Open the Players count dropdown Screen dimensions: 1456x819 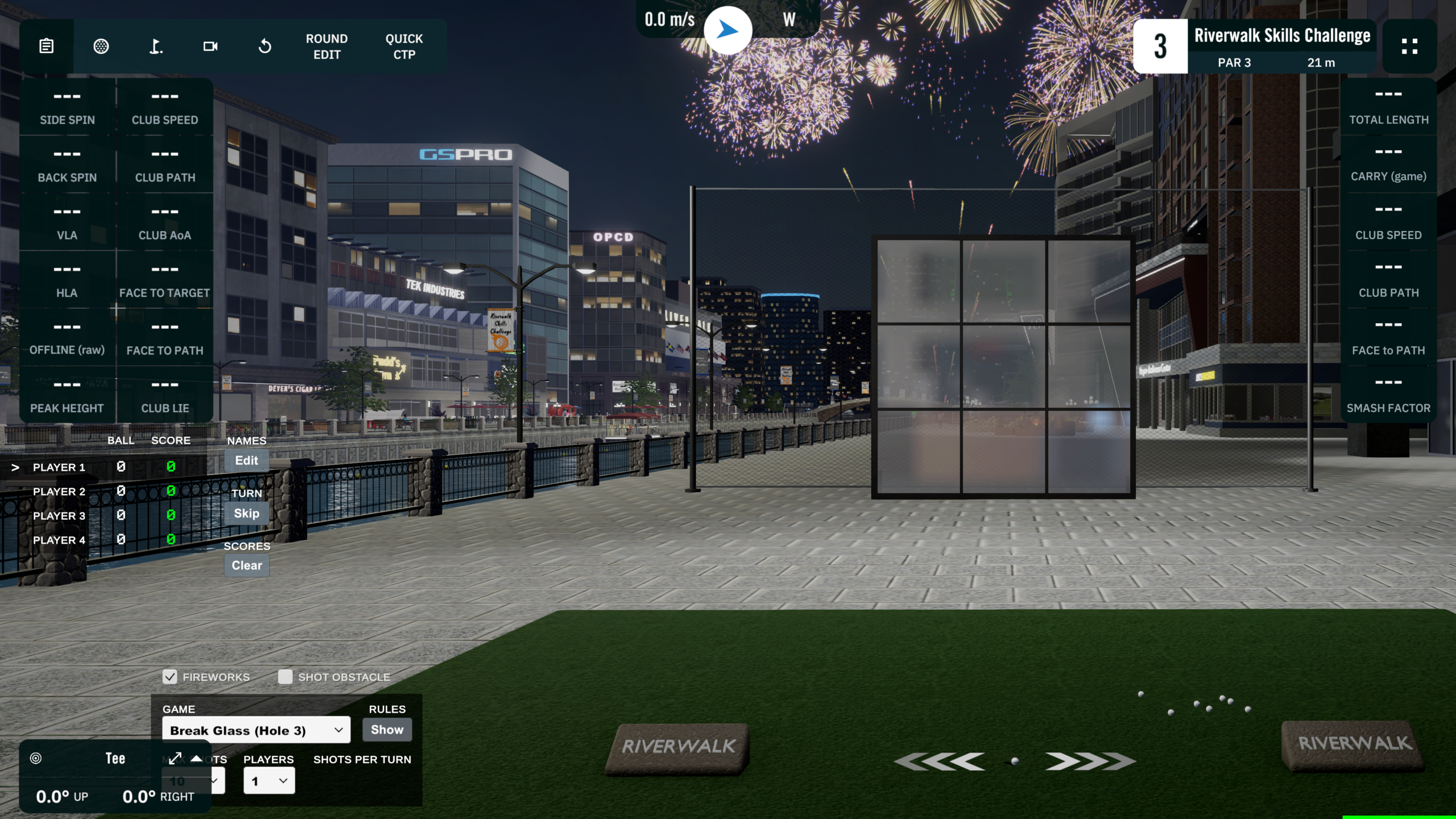point(269,781)
